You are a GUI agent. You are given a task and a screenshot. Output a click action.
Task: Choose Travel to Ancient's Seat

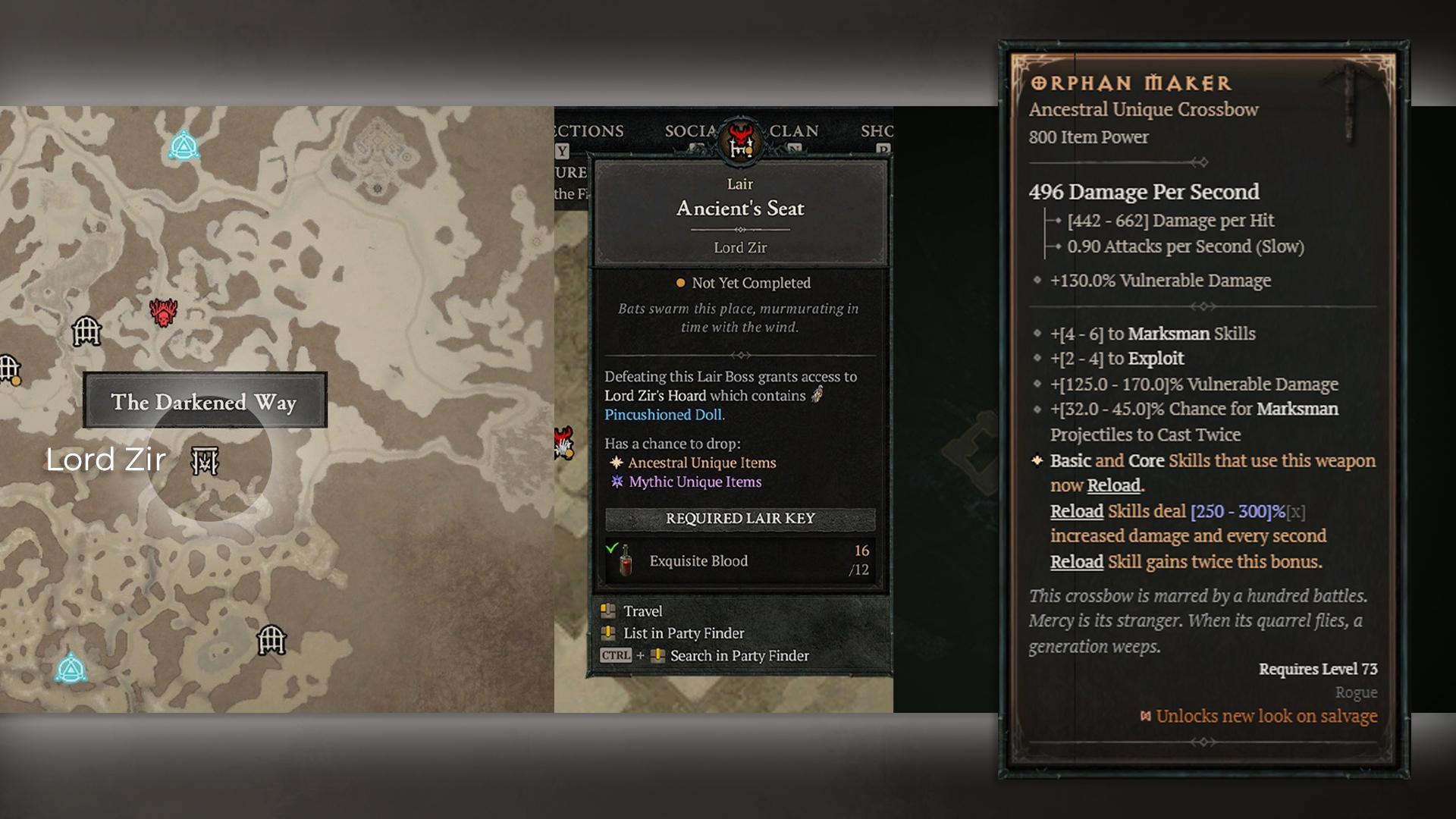pos(642,611)
